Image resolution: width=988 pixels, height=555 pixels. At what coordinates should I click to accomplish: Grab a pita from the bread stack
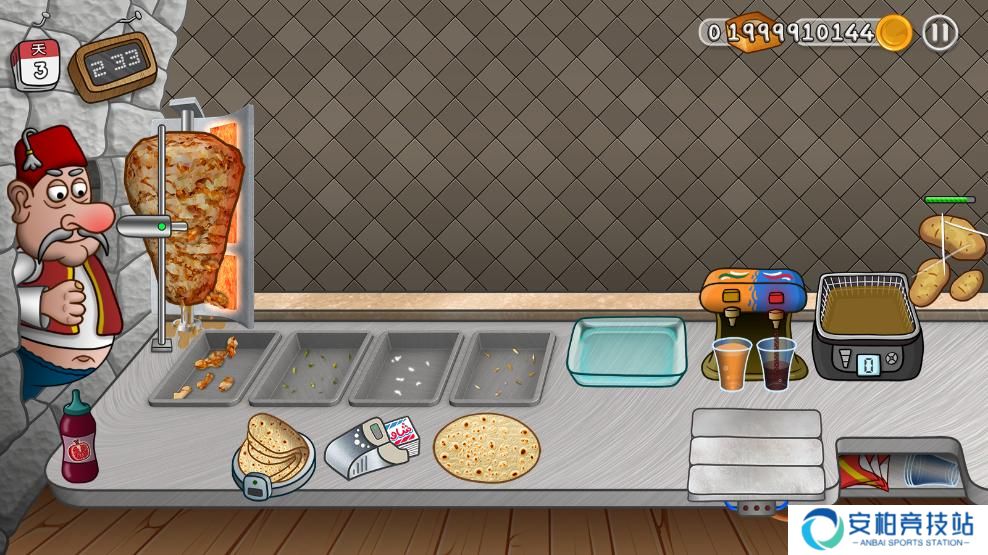coord(273,447)
